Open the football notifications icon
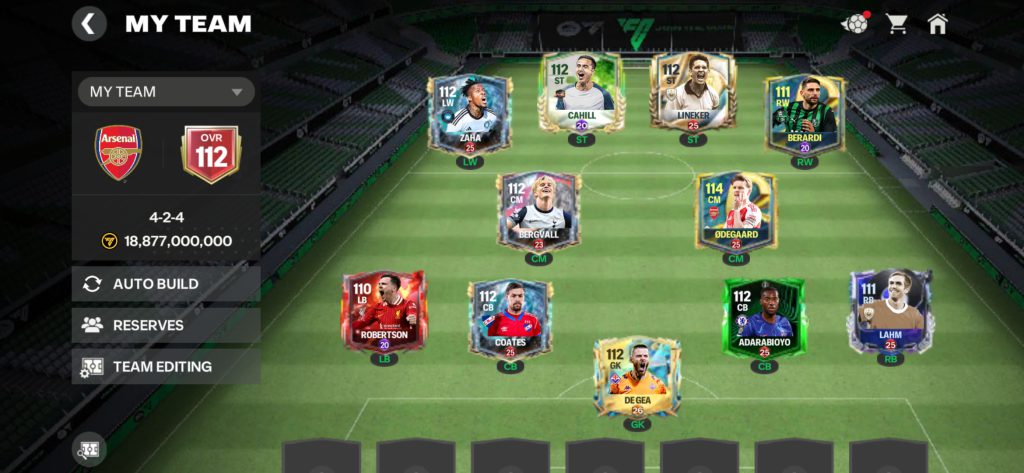This screenshot has height=473, width=1024. click(x=855, y=23)
